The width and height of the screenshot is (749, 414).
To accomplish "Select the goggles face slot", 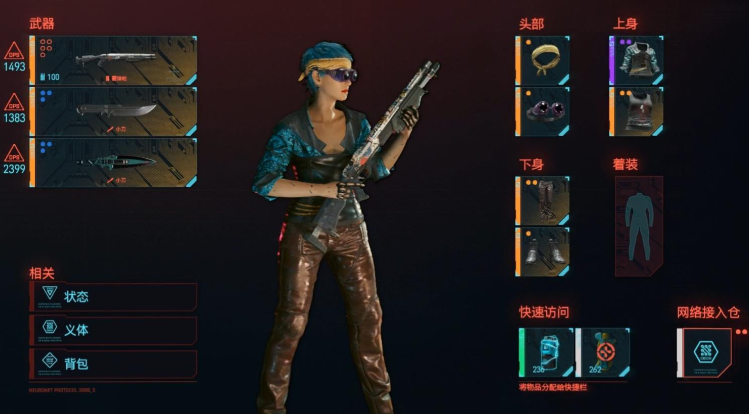I will tap(544, 110).
